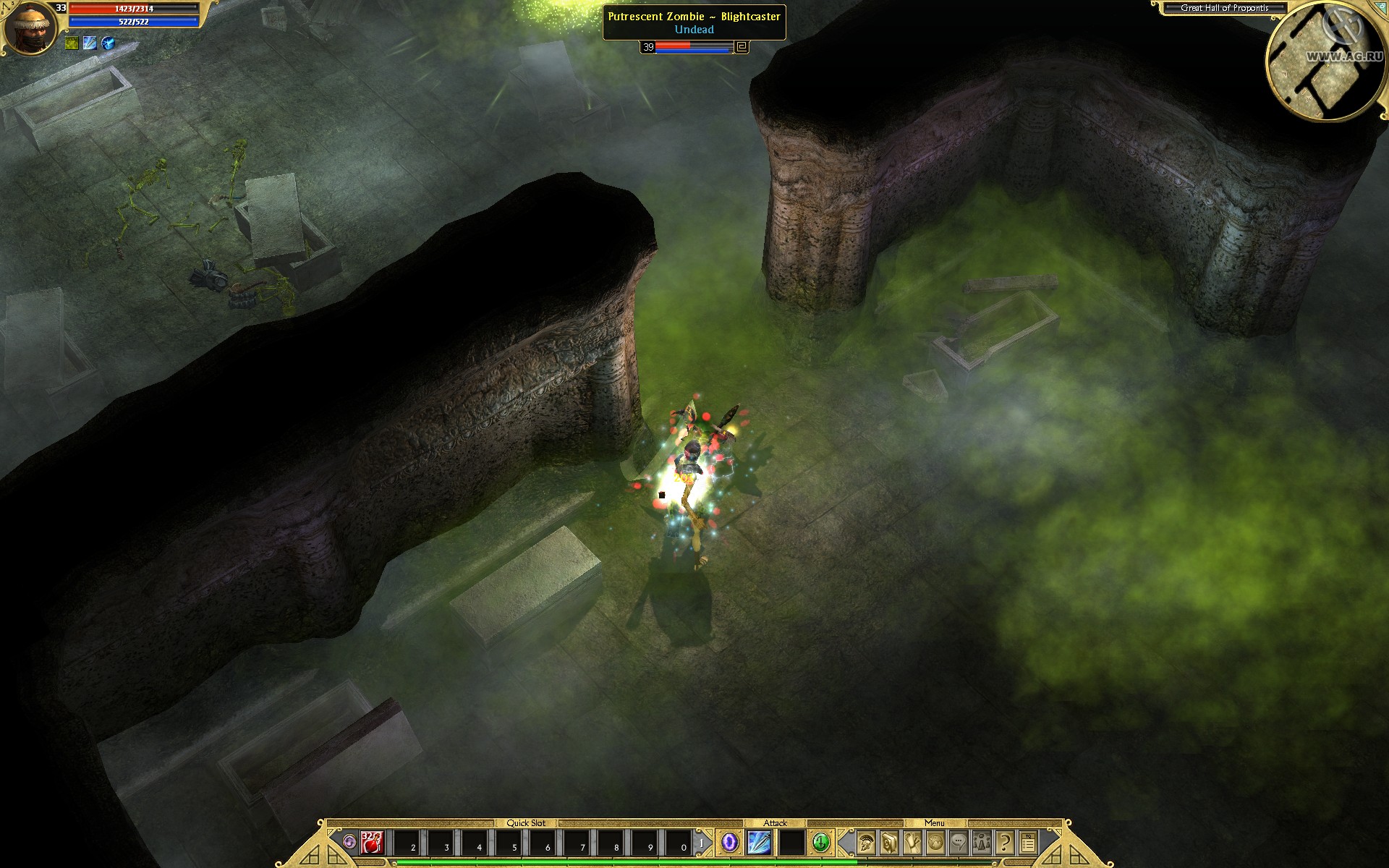Open the multiplayer party icon

[x=982, y=843]
